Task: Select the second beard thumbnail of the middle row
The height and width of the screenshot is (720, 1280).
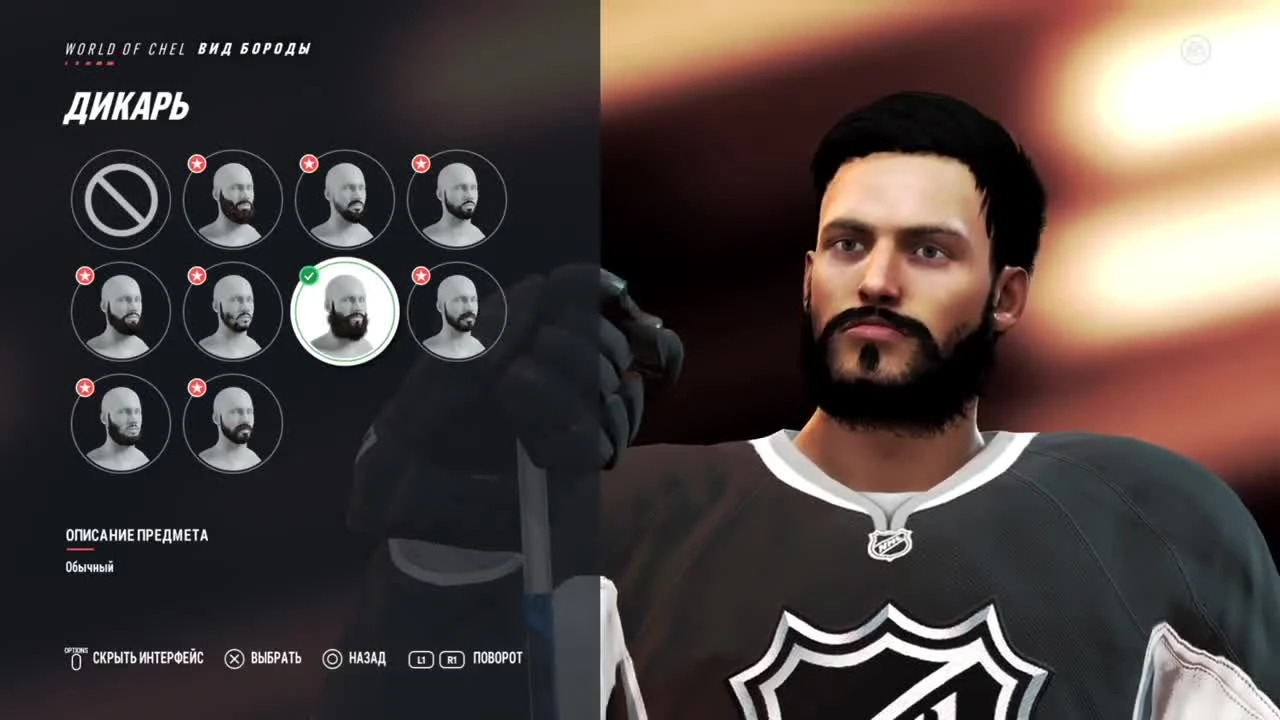Action: click(x=232, y=311)
